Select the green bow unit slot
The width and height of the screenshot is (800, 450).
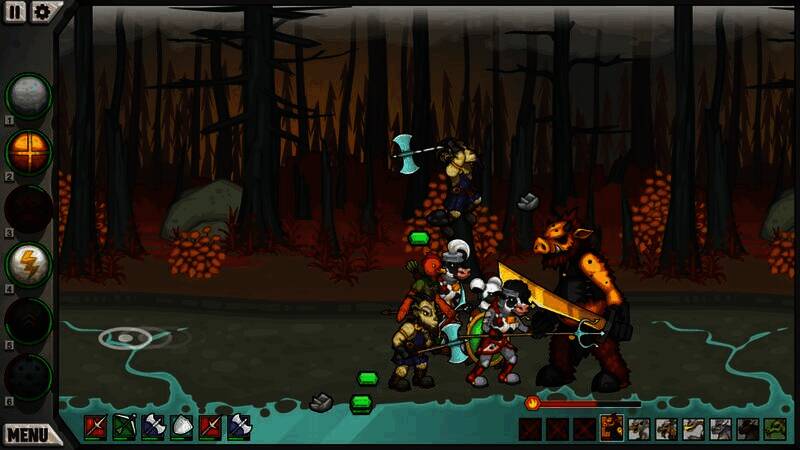click(124, 428)
